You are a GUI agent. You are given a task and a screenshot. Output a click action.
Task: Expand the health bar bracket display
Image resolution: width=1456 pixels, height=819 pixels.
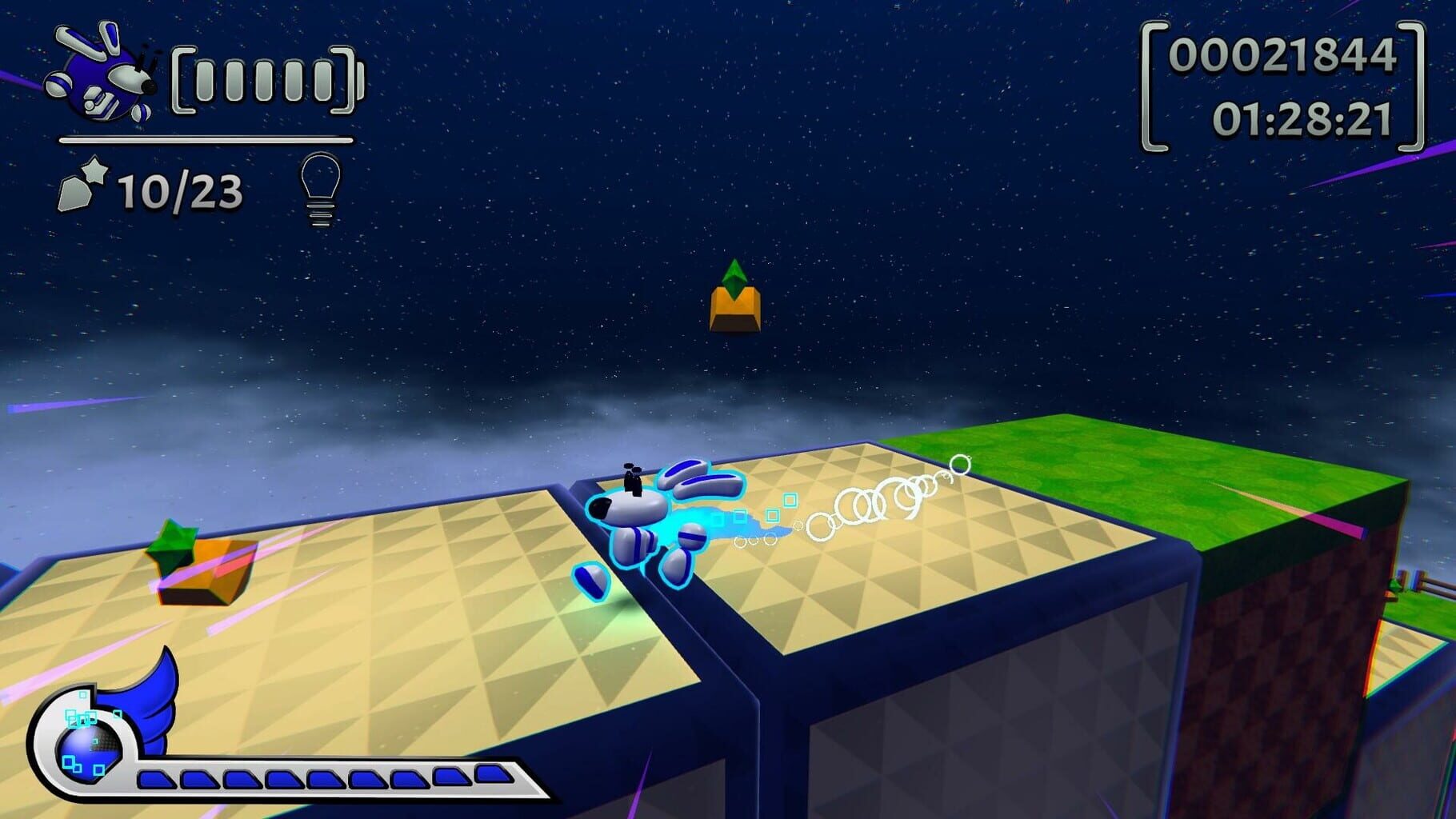(x=264, y=82)
